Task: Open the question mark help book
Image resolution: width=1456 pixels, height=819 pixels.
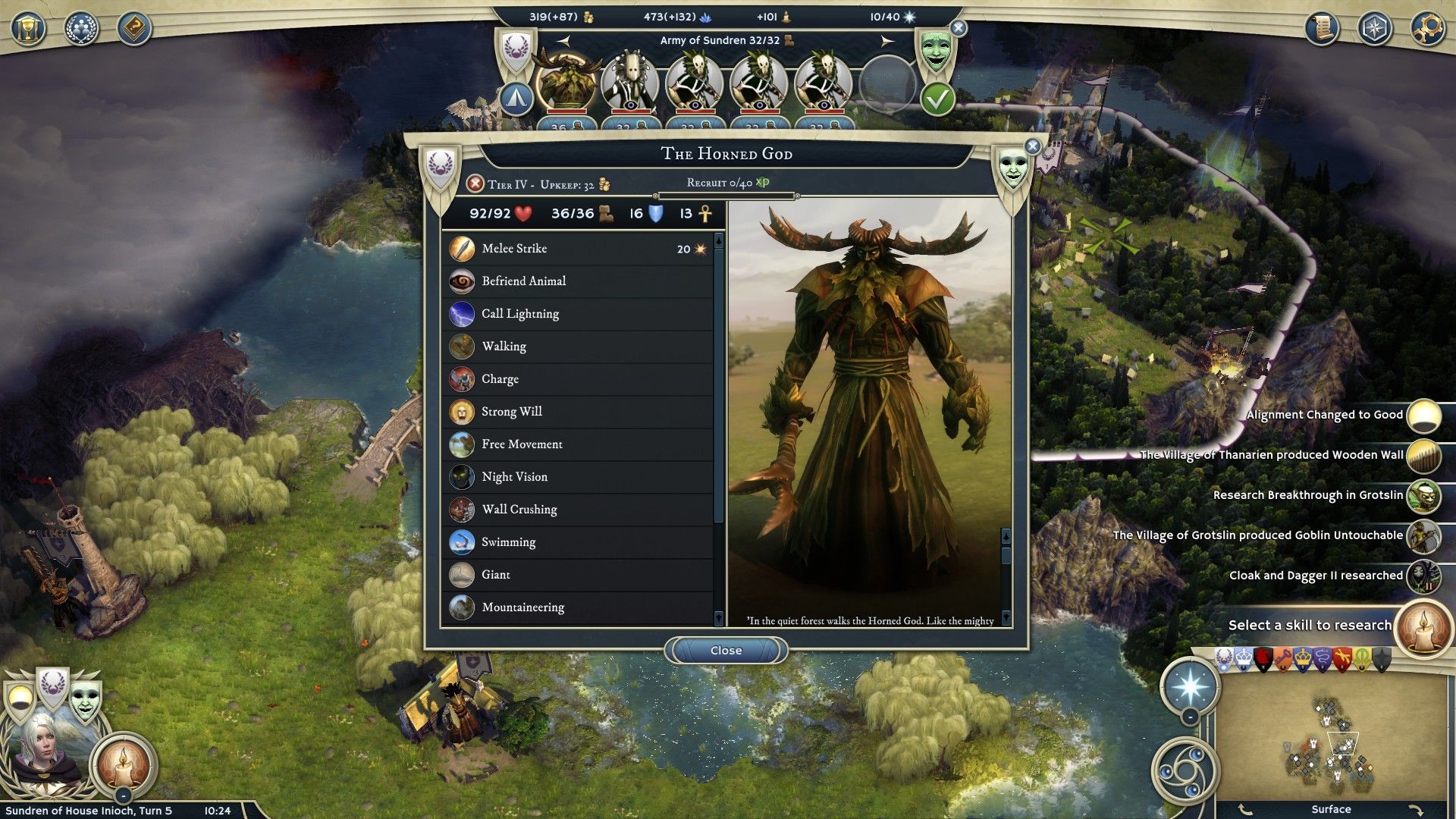Action: [x=134, y=29]
